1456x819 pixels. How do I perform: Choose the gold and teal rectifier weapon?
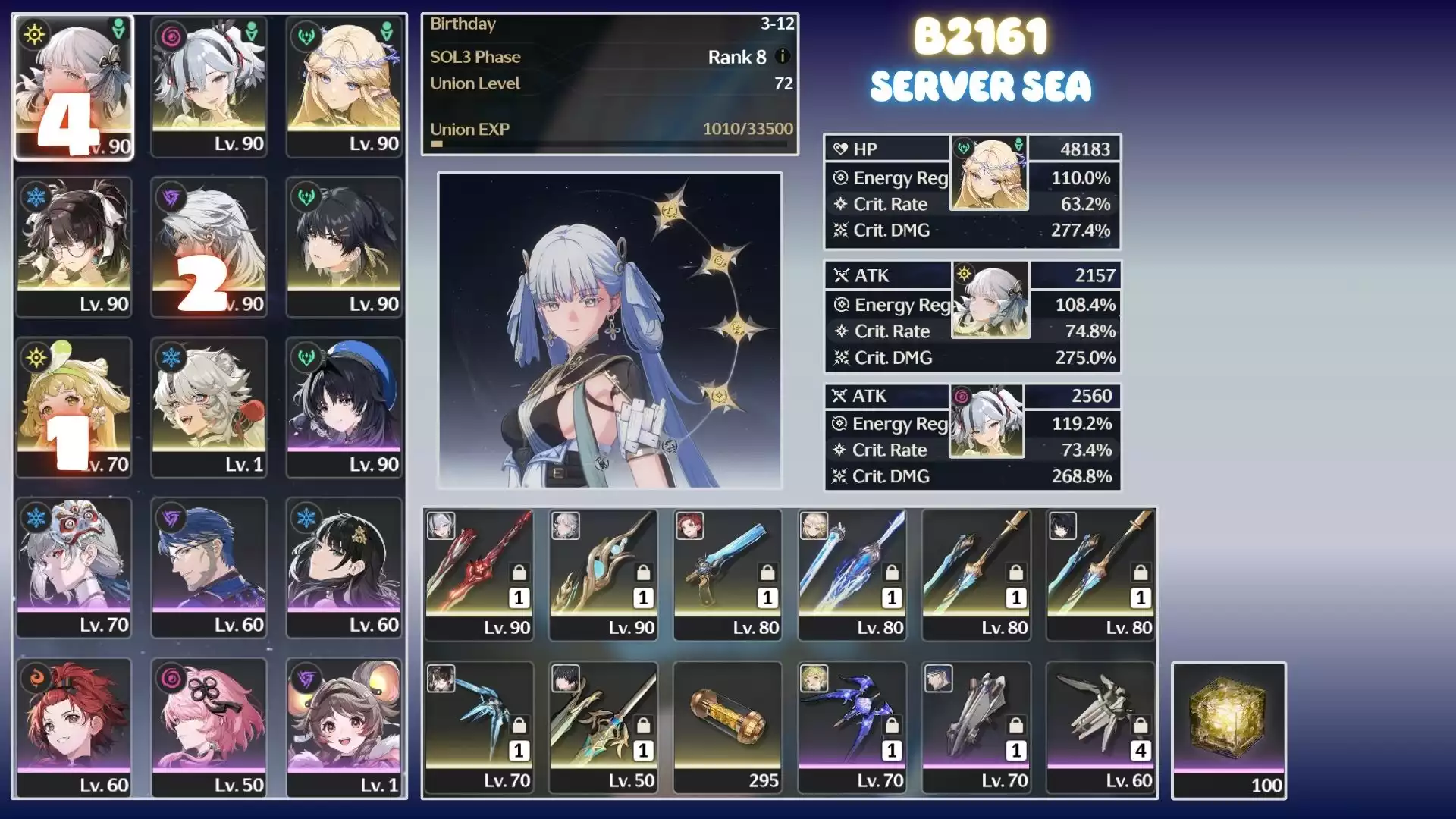pyautogui.click(x=604, y=574)
